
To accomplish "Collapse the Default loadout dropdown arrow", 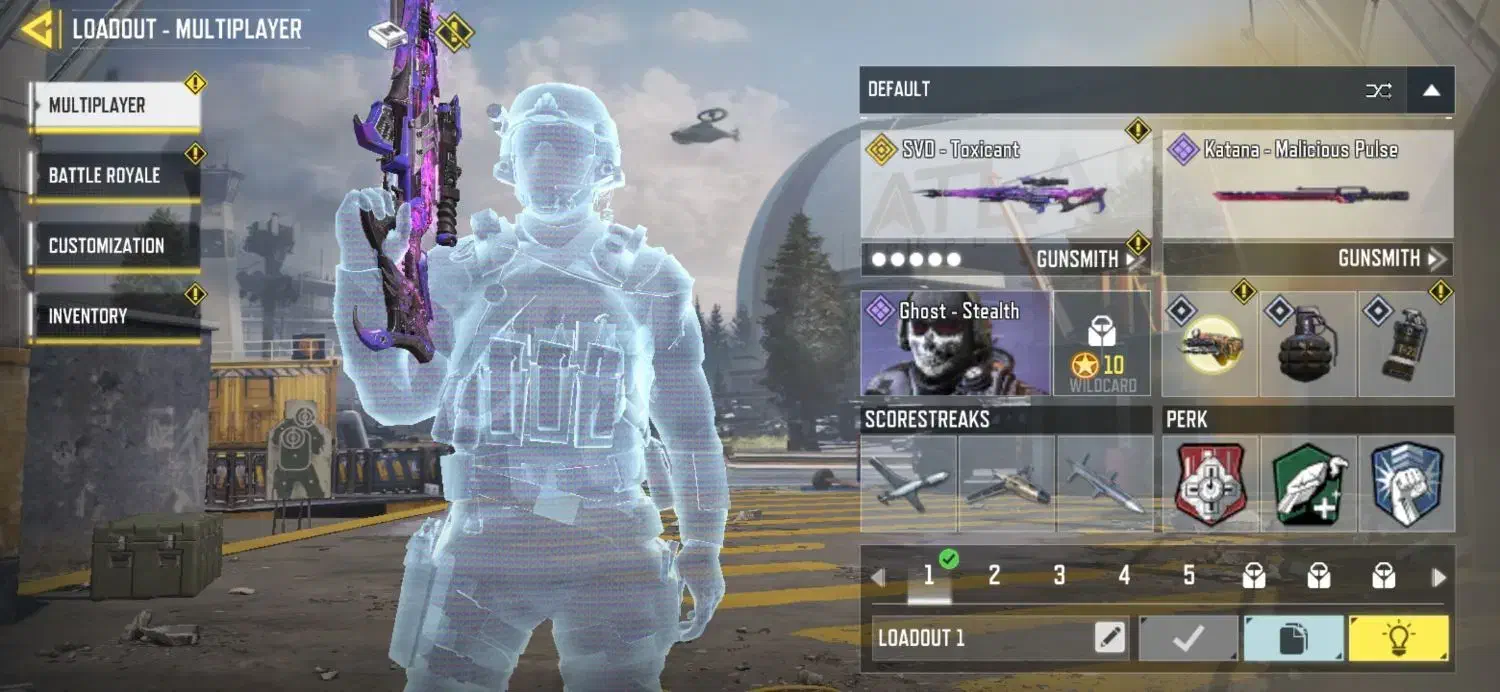I will tap(1431, 90).
